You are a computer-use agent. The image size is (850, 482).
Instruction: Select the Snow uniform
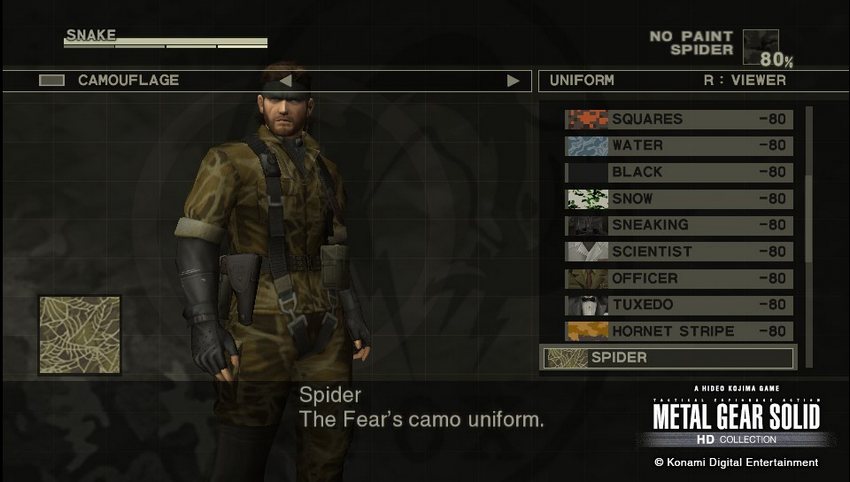click(679, 199)
